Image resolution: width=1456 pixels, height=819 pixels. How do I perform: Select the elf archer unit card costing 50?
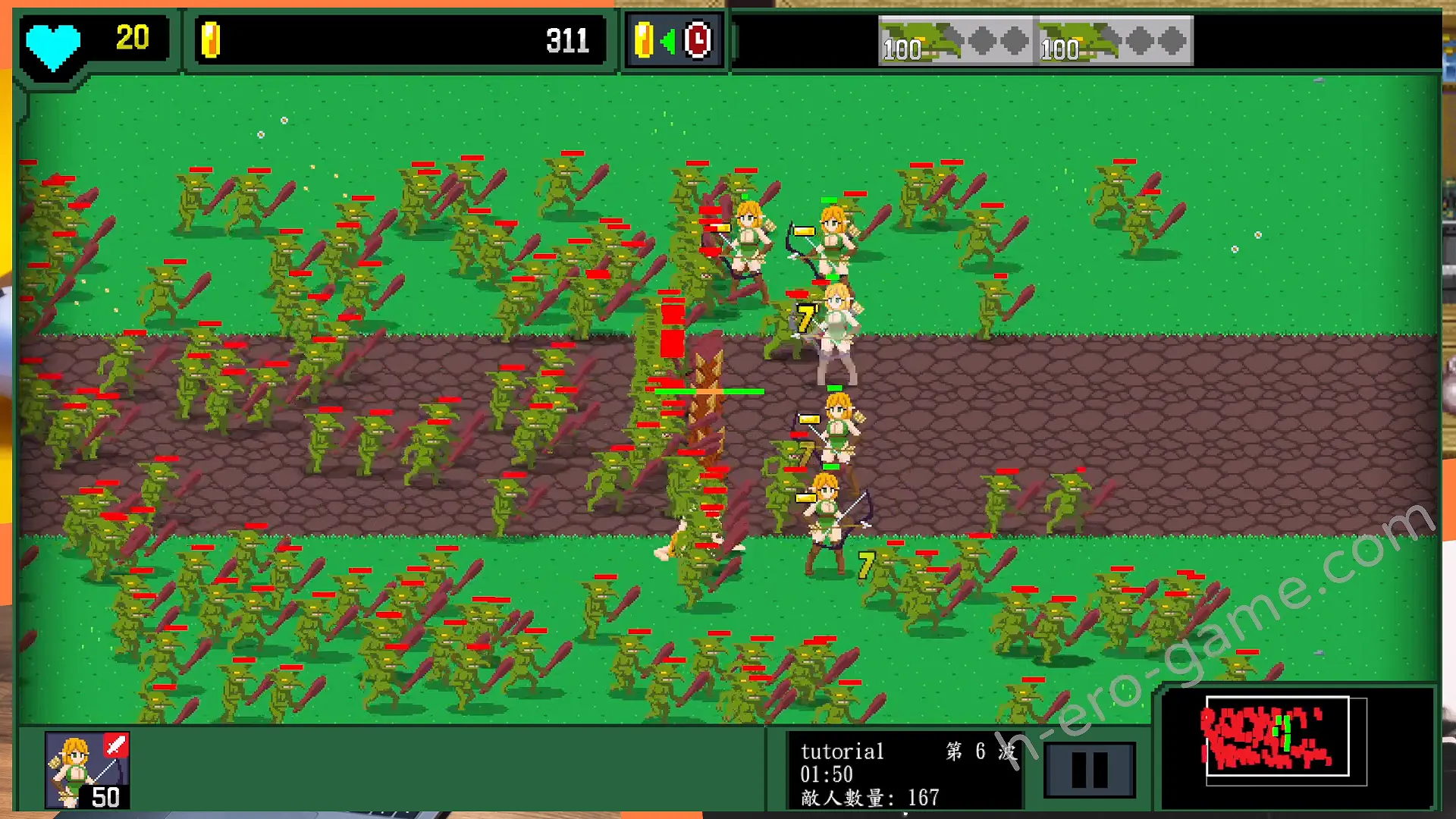(87, 769)
